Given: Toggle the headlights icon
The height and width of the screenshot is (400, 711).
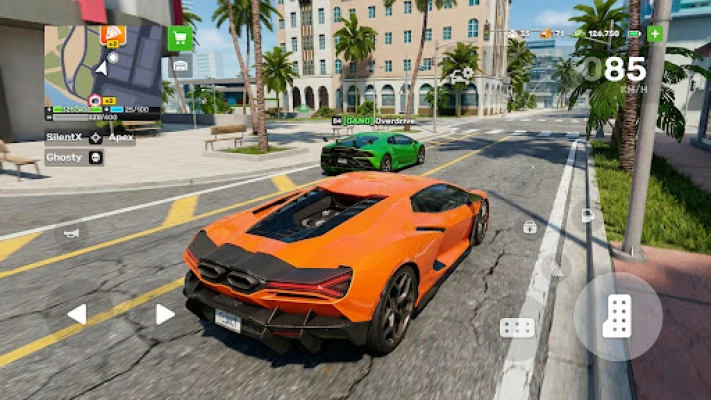Looking at the screenshot, I should tap(588, 215).
